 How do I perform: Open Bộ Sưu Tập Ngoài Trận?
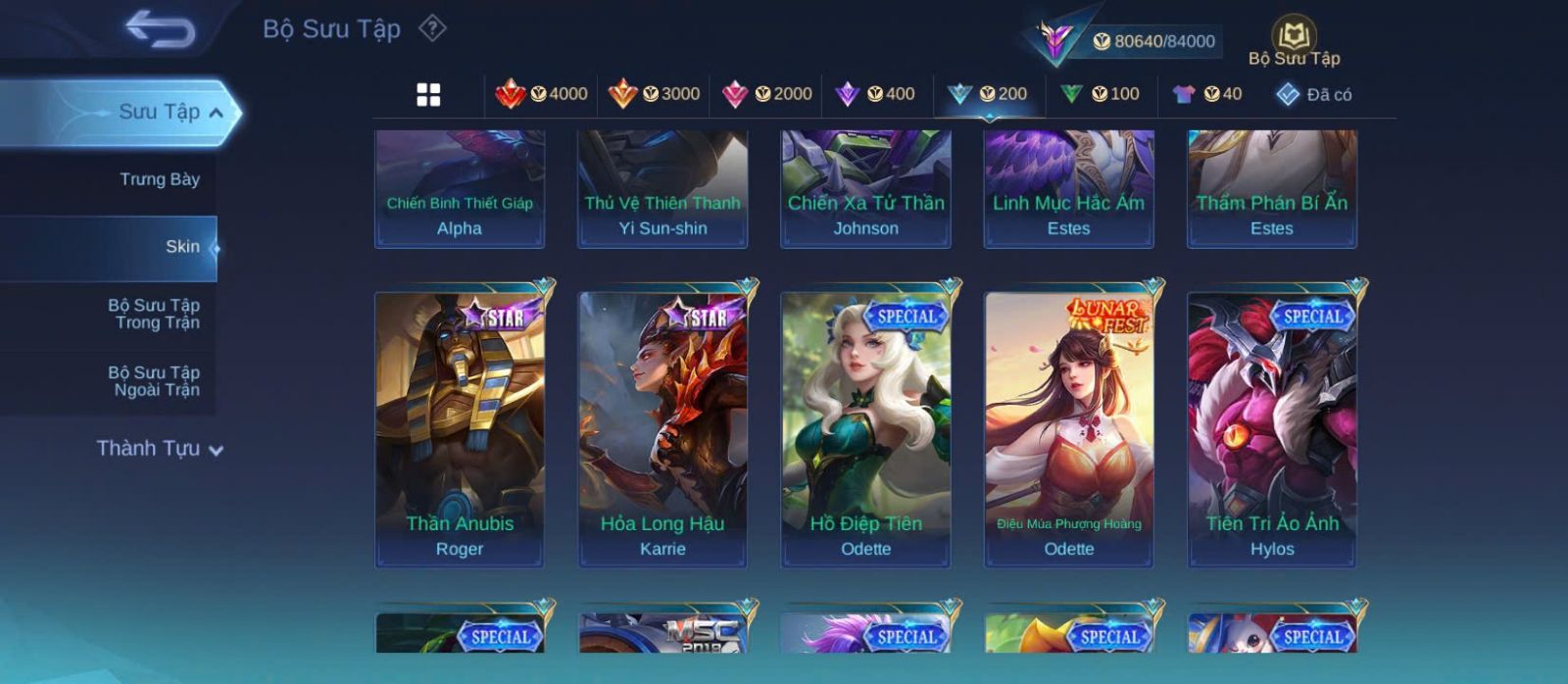click(x=154, y=381)
